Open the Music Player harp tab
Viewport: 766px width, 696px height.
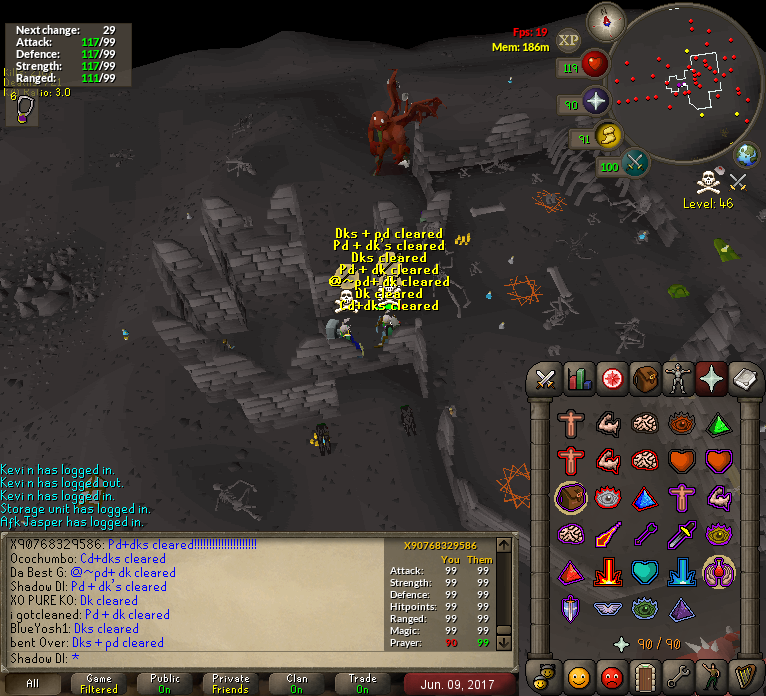(x=744, y=674)
